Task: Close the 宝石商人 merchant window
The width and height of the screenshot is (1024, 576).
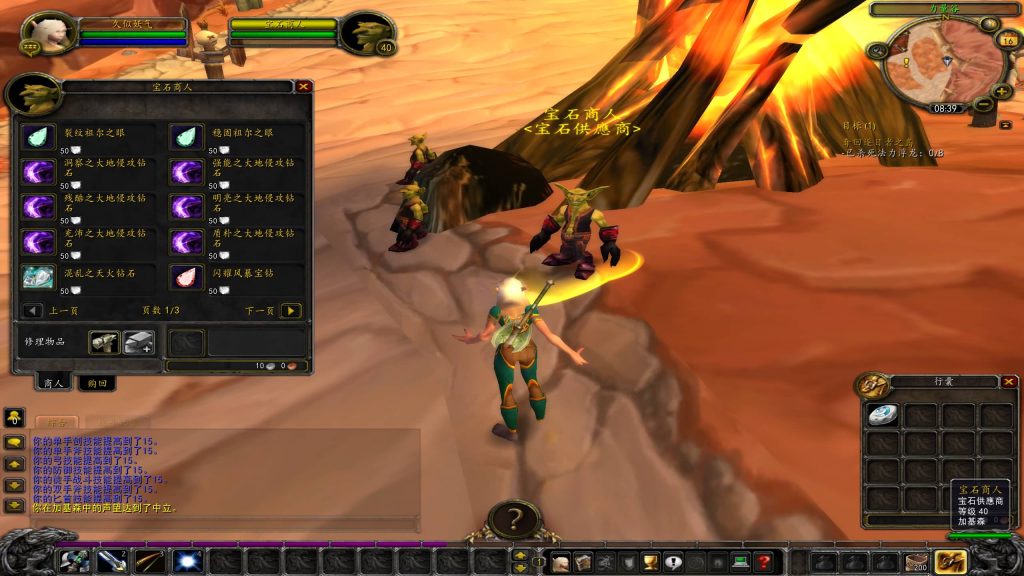Action: [x=303, y=87]
